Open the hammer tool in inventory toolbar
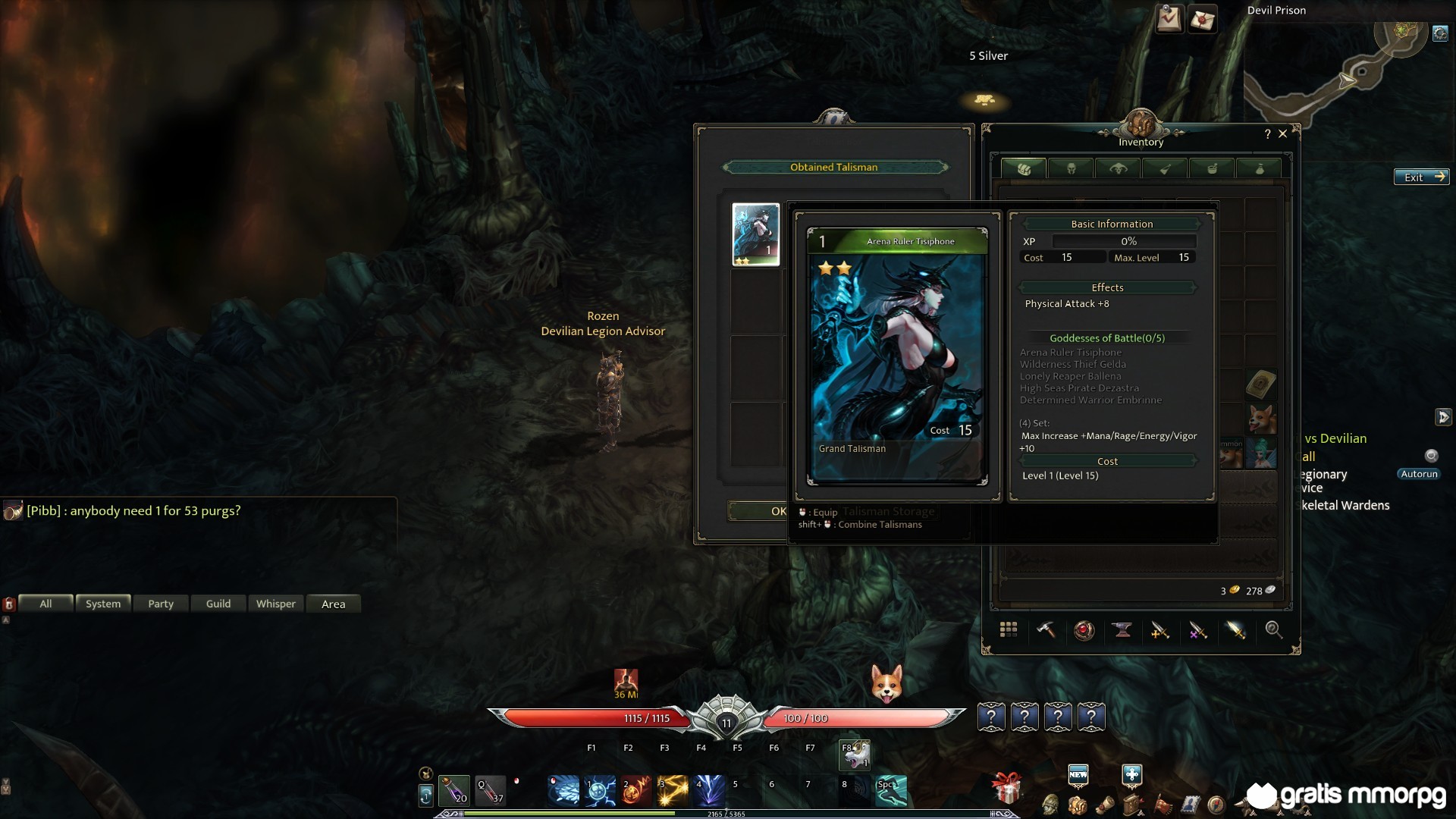The image size is (1456, 819). pos(1046,630)
